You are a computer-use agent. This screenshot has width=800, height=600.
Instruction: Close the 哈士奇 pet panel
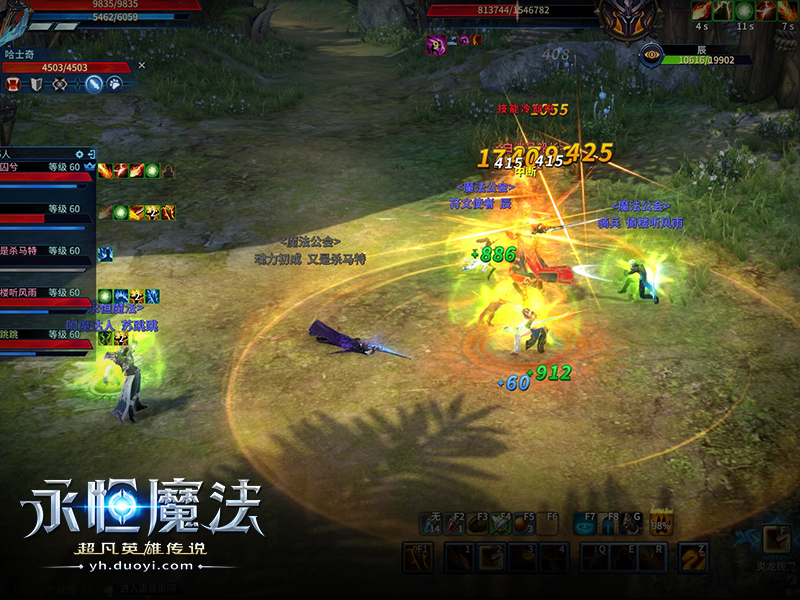(x=142, y=65)
